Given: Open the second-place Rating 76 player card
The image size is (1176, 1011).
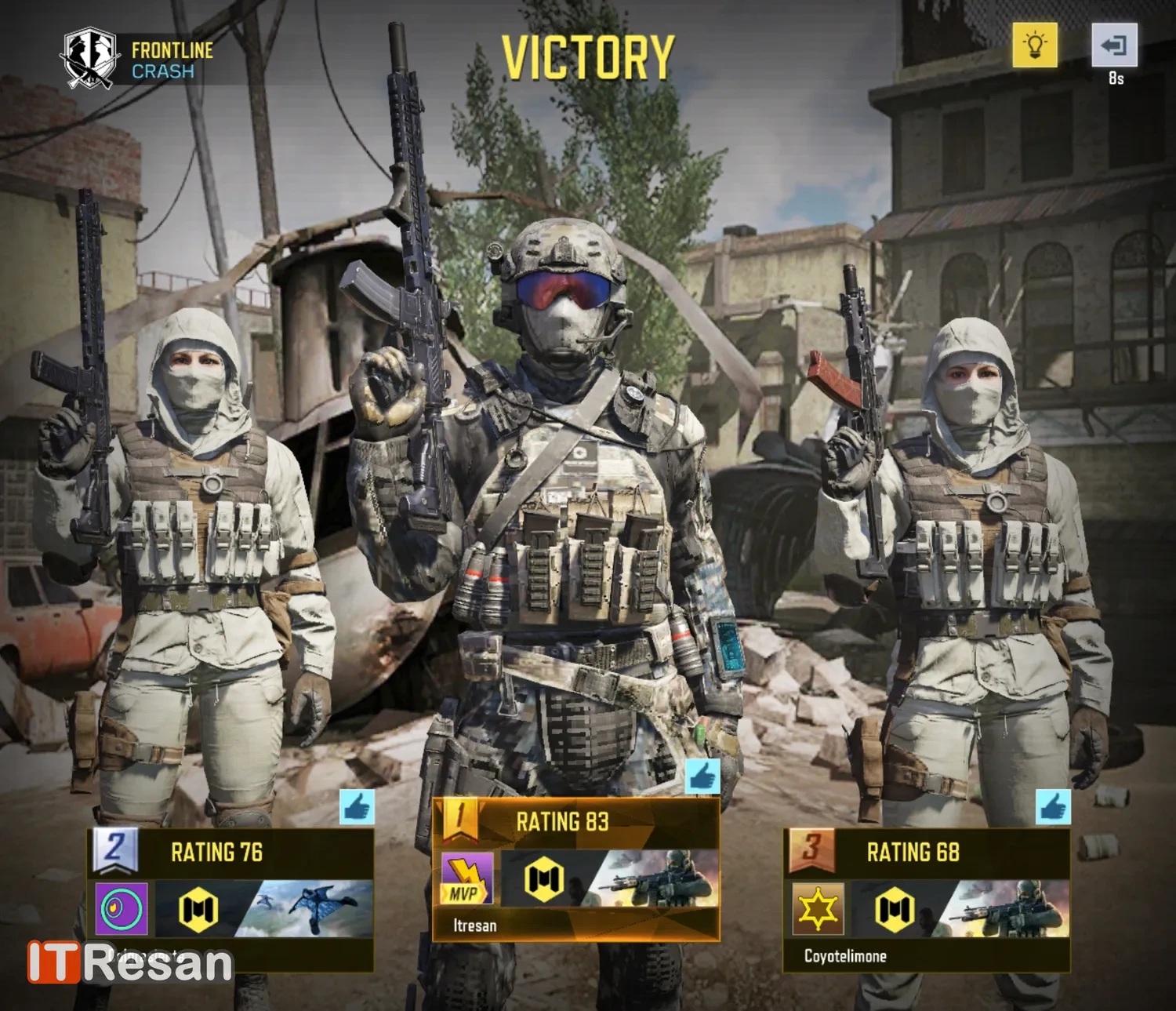Looking at the screenshot, I should click(230, 900).
